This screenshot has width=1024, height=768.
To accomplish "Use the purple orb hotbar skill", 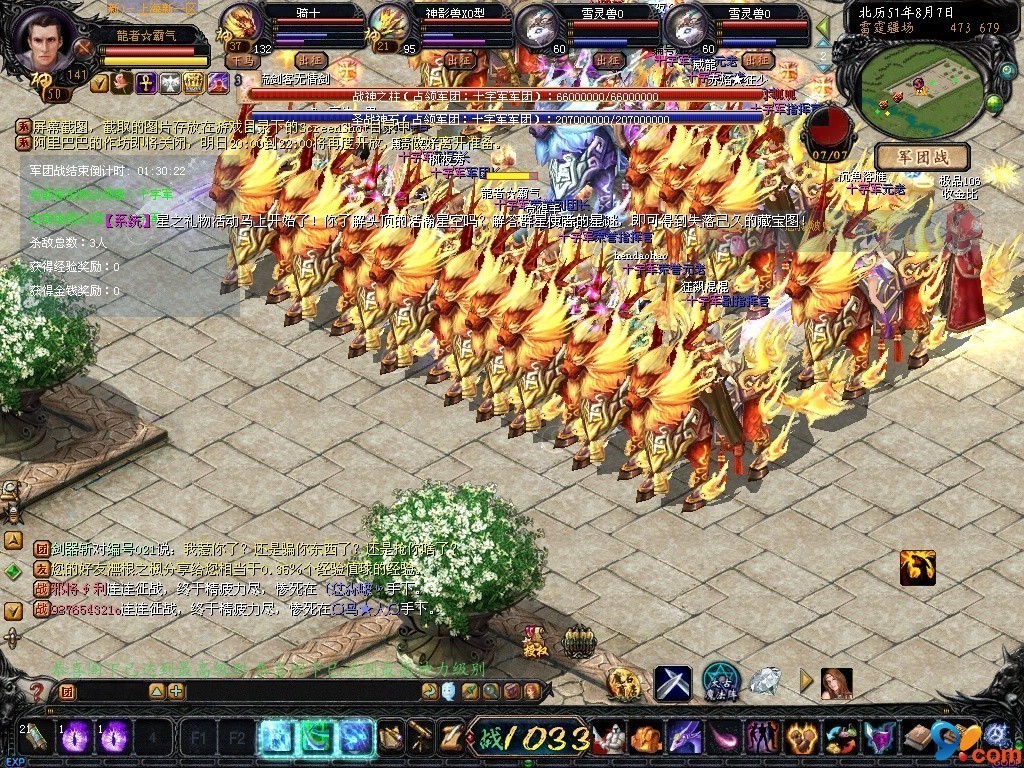I will click(77, 737).
